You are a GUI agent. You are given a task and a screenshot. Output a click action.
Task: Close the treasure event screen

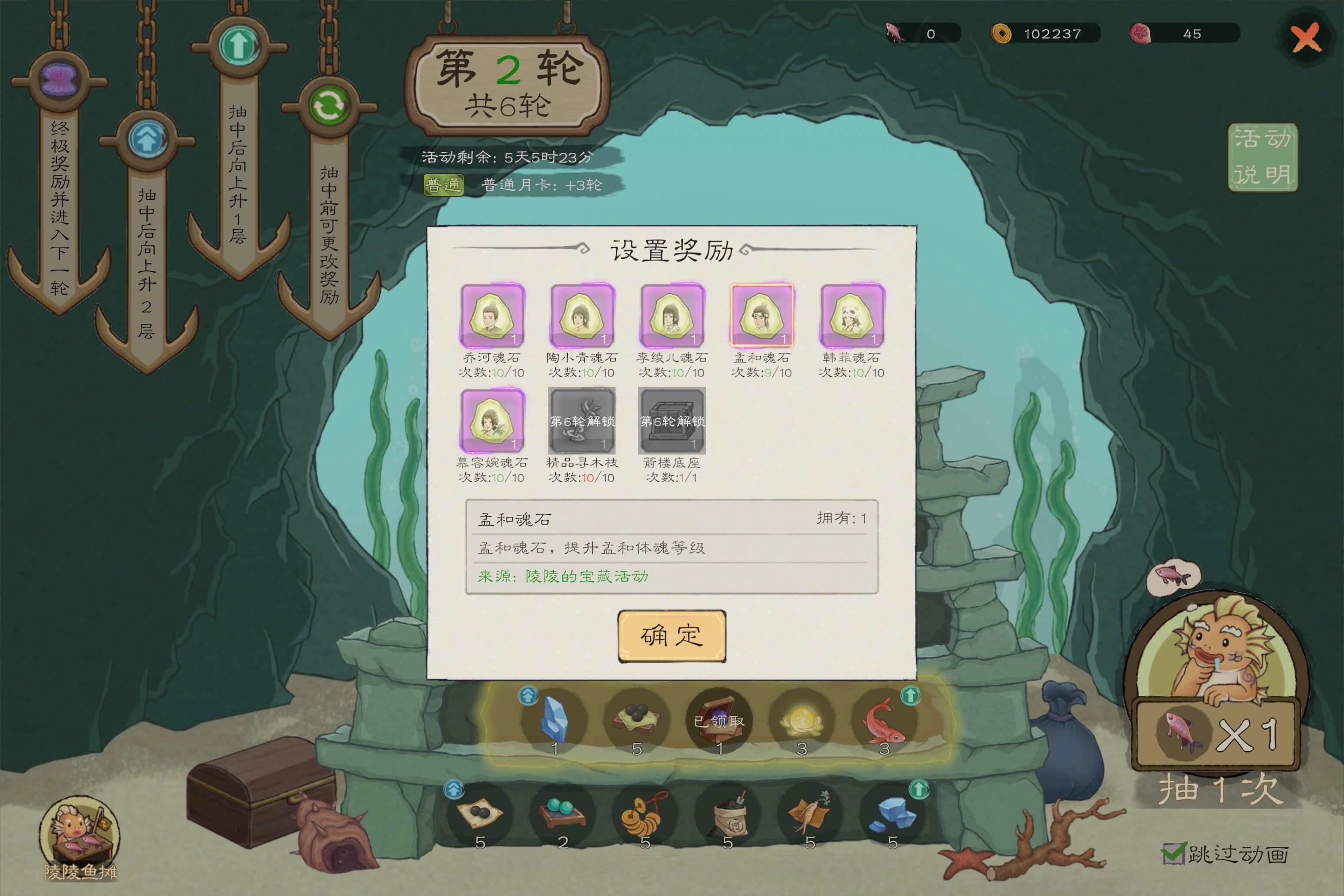pos(1306,38)
